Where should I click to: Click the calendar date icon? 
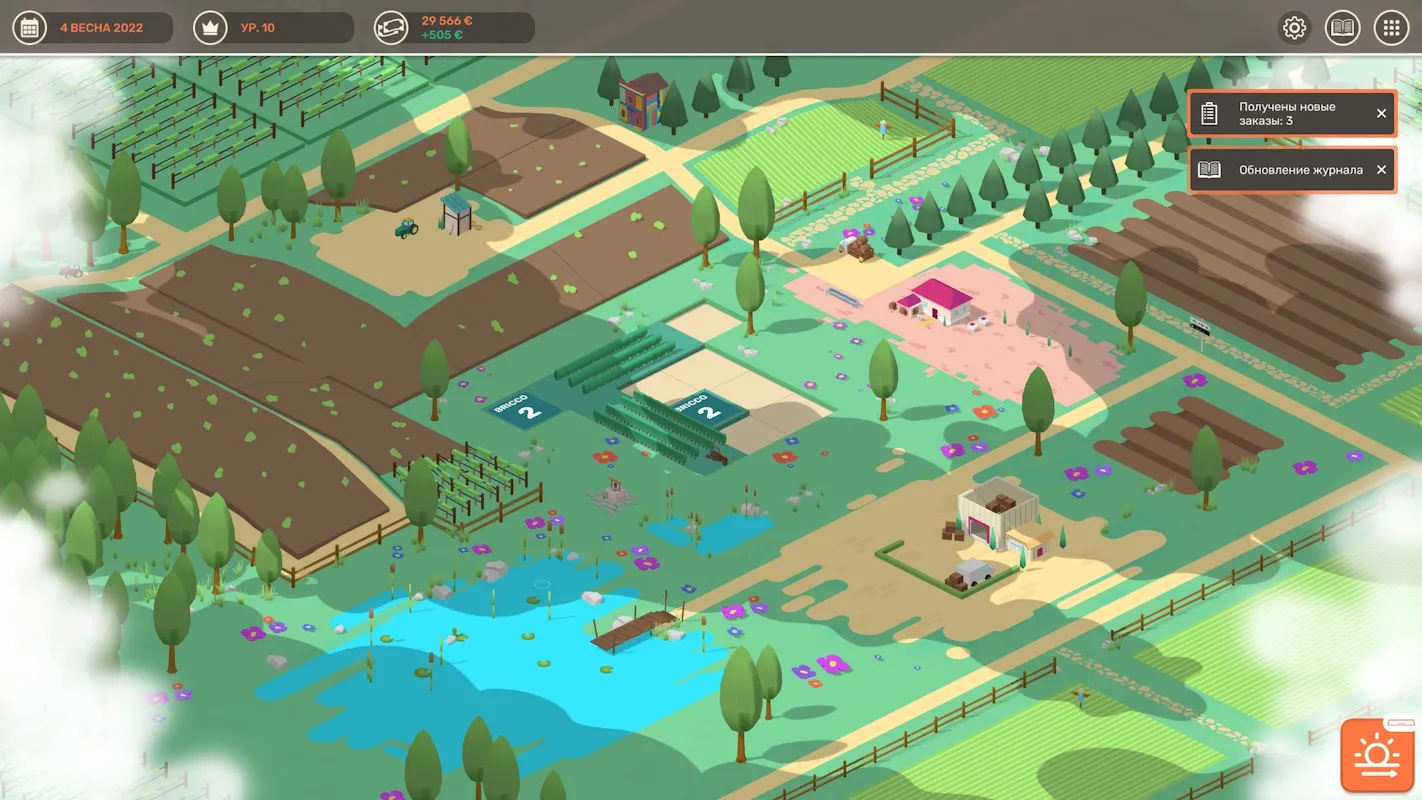[x=29, y=28]
